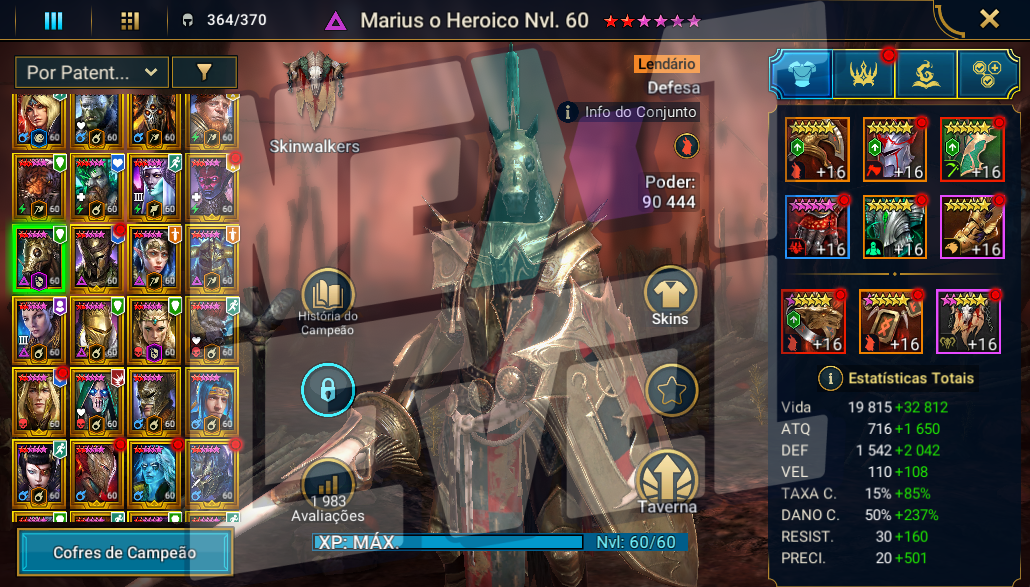
Task: Open the green swirl emblem tab
Action: tap(925, 74)
